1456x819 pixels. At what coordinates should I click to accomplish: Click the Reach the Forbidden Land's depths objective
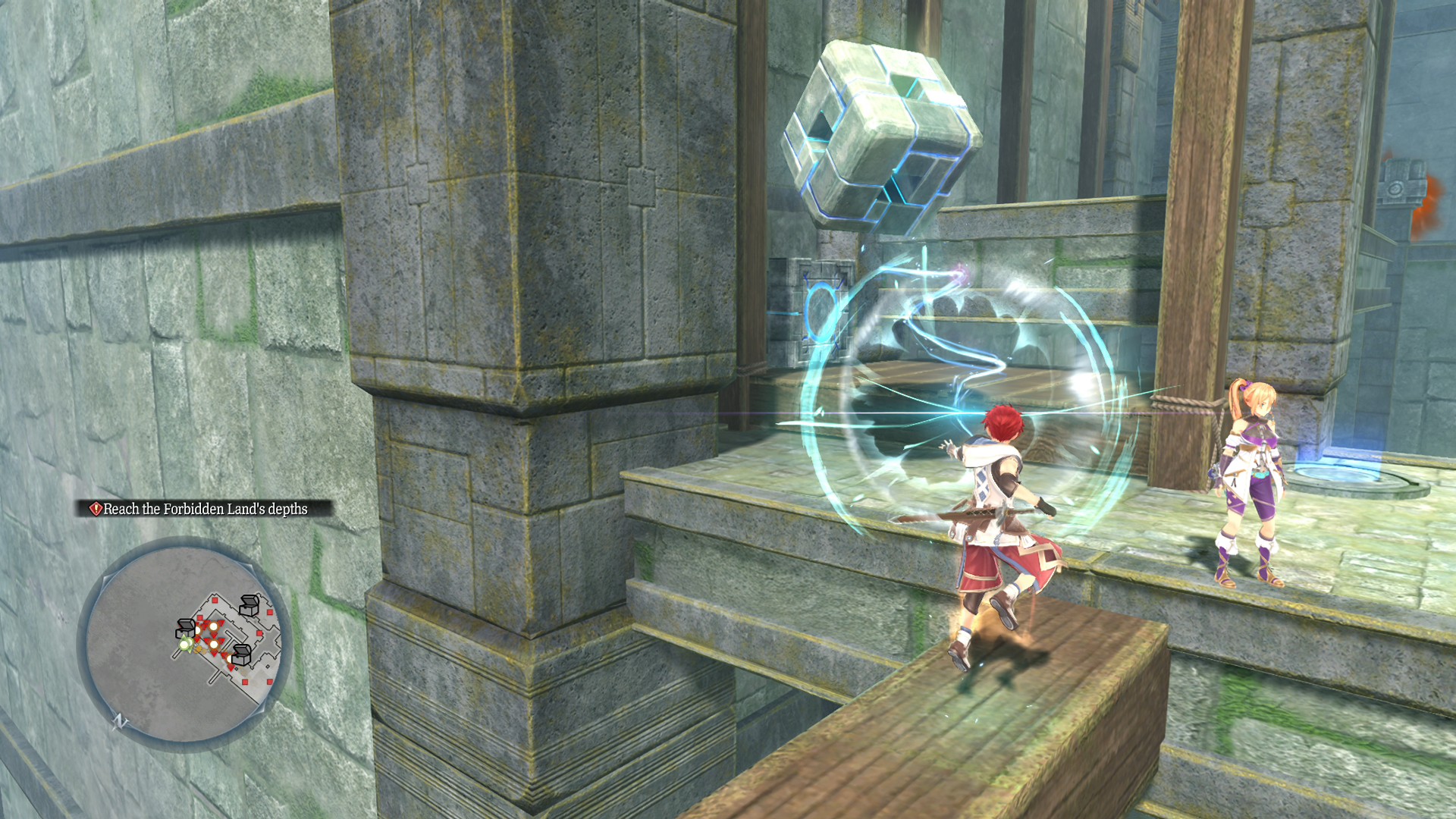205,510
